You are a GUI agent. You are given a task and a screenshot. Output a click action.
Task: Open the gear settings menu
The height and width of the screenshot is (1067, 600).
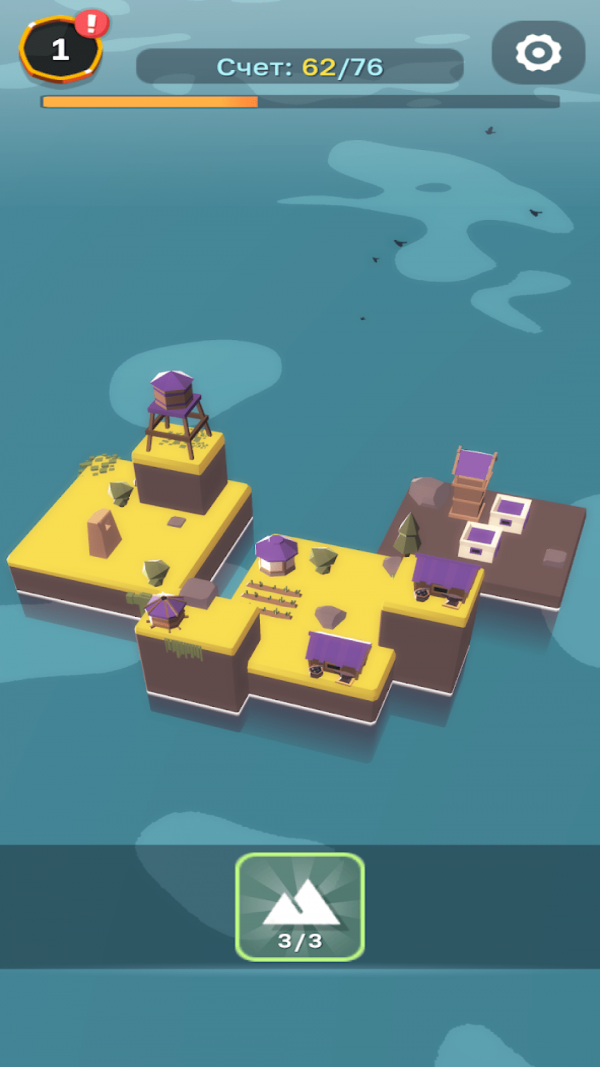pos(538,52)
